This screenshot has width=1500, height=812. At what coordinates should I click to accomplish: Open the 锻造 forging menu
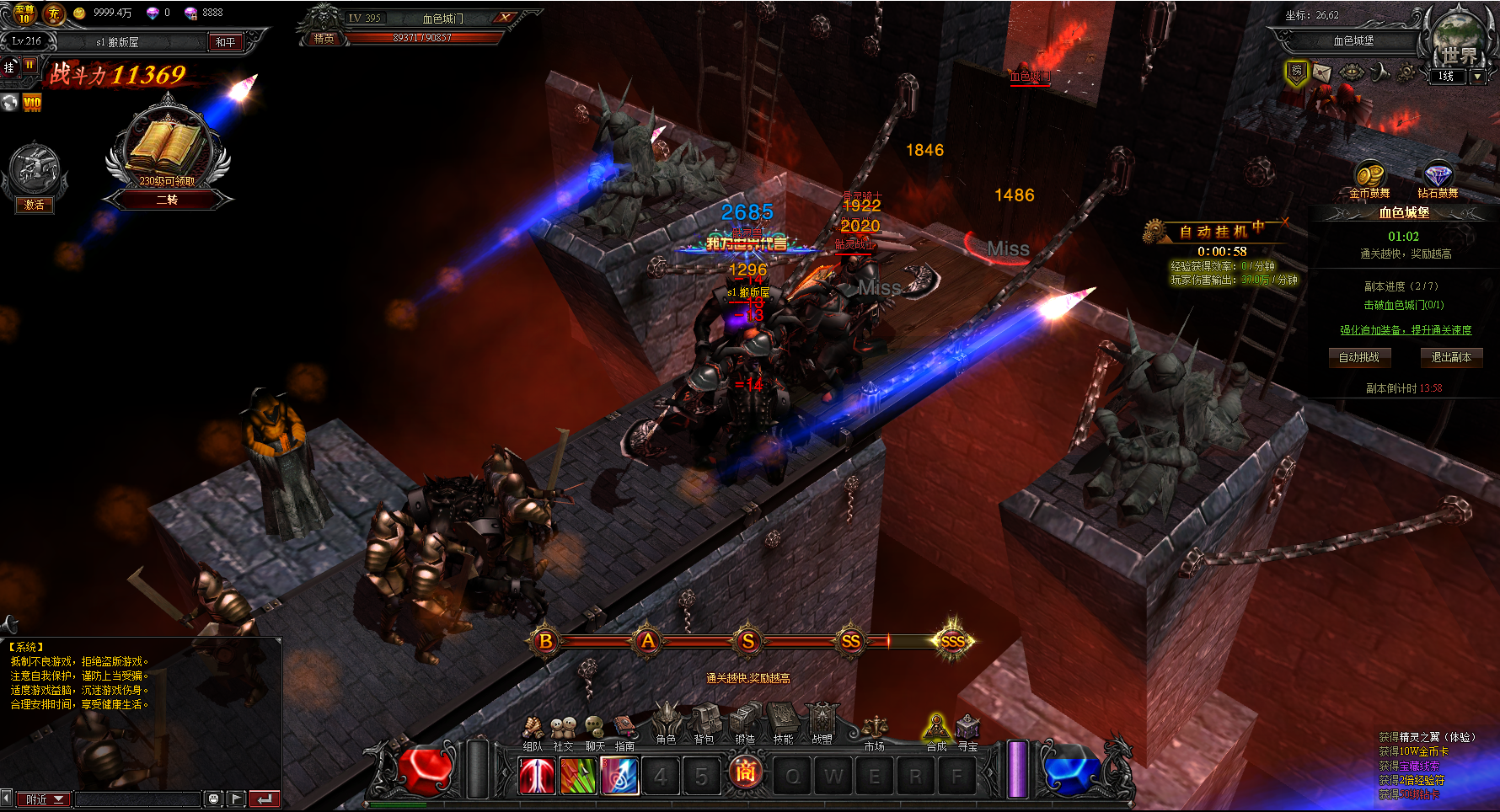click(x=745, y=724)
